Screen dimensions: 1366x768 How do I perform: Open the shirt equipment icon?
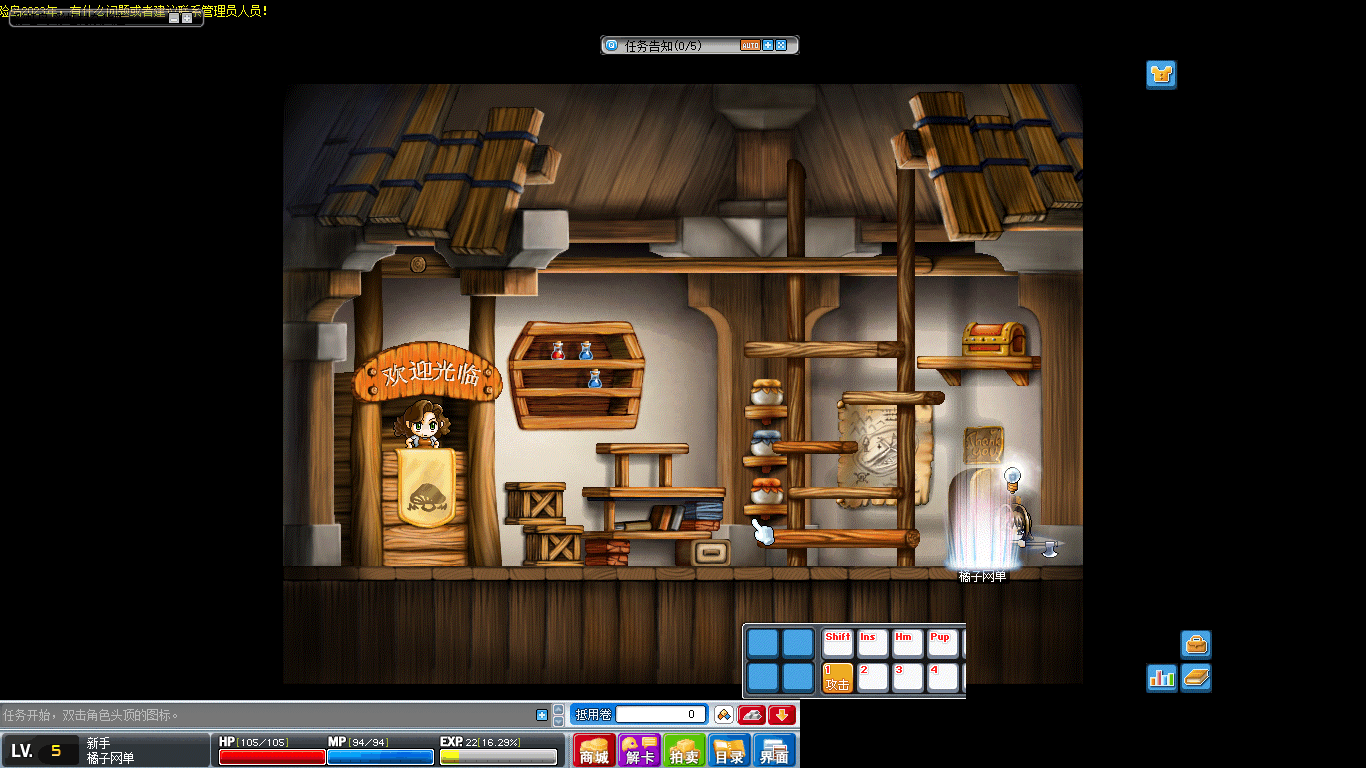point(1161,74)
